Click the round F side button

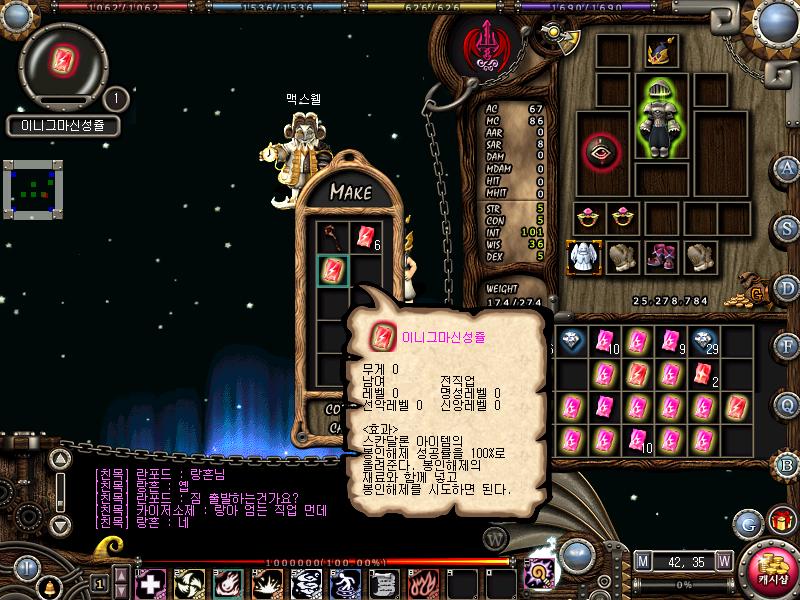788,345
